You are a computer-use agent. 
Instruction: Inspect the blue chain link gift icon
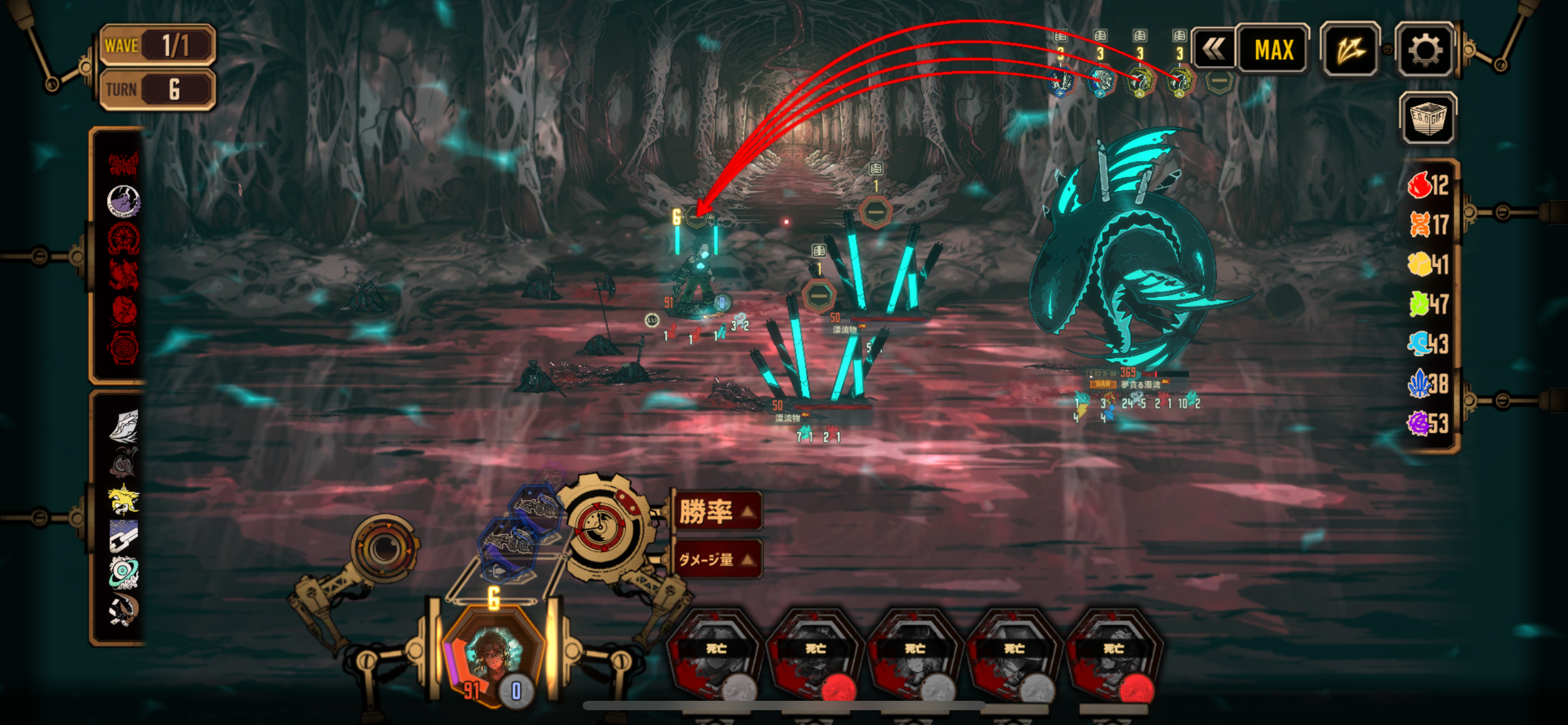[123, 536]
